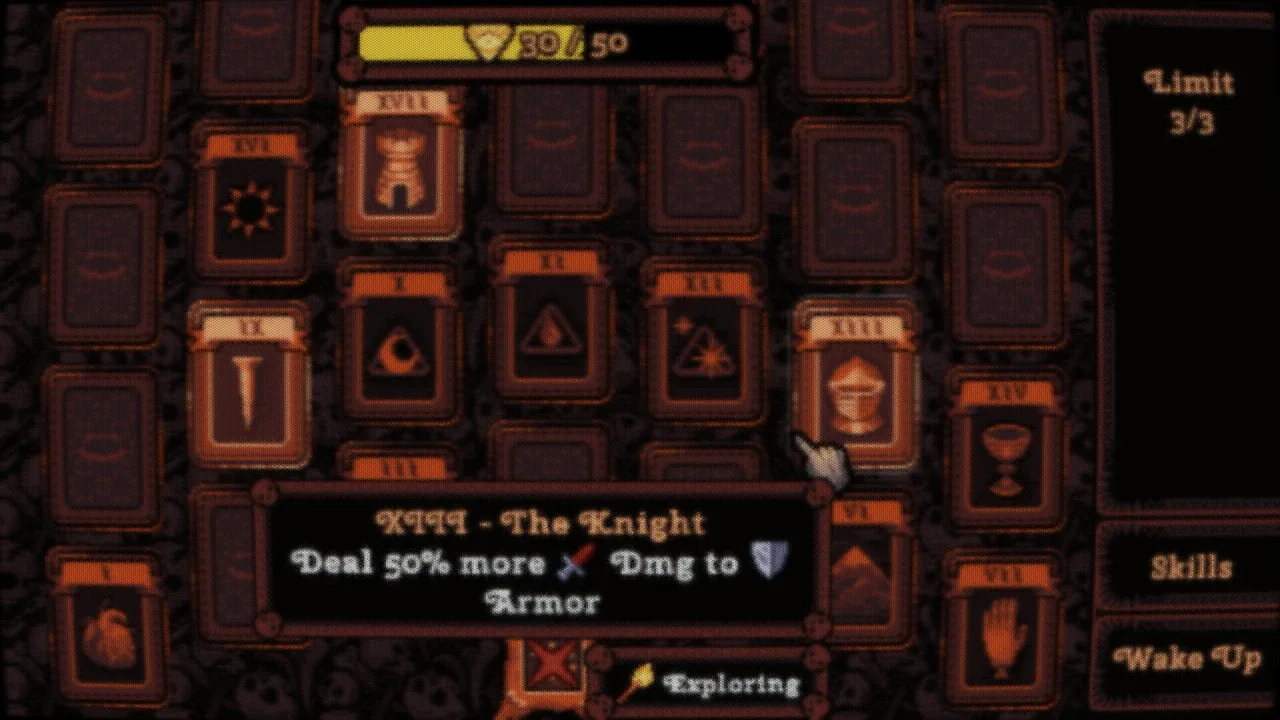This screenshot has height=720, width=1280.
Task: Select the XX spike card
Action: click(249, 385)
